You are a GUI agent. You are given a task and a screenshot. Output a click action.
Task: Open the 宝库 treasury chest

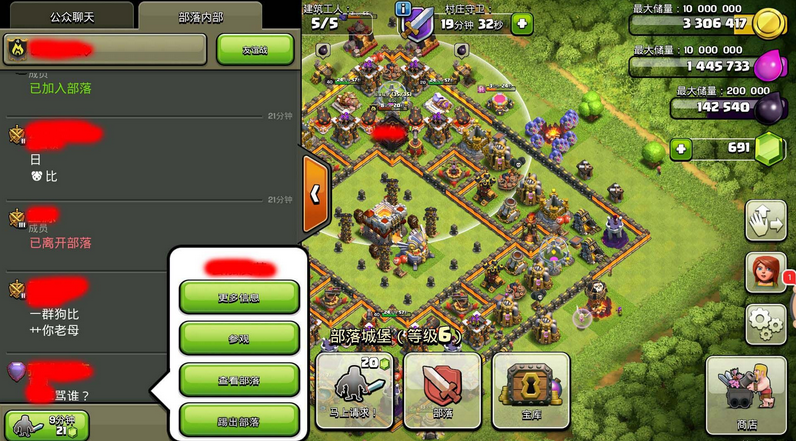pos(531,391)
